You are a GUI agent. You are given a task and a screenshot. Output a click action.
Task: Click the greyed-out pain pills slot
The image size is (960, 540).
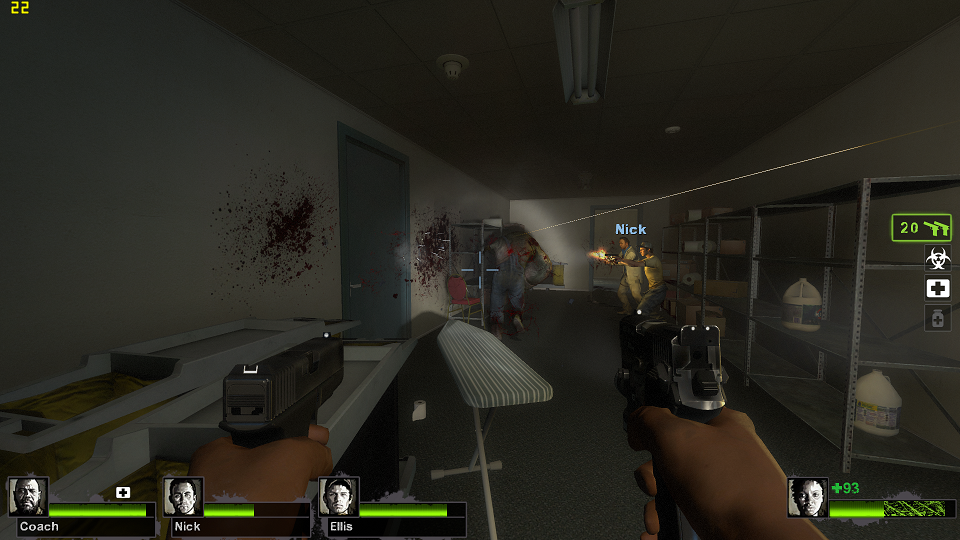point(937,318)
